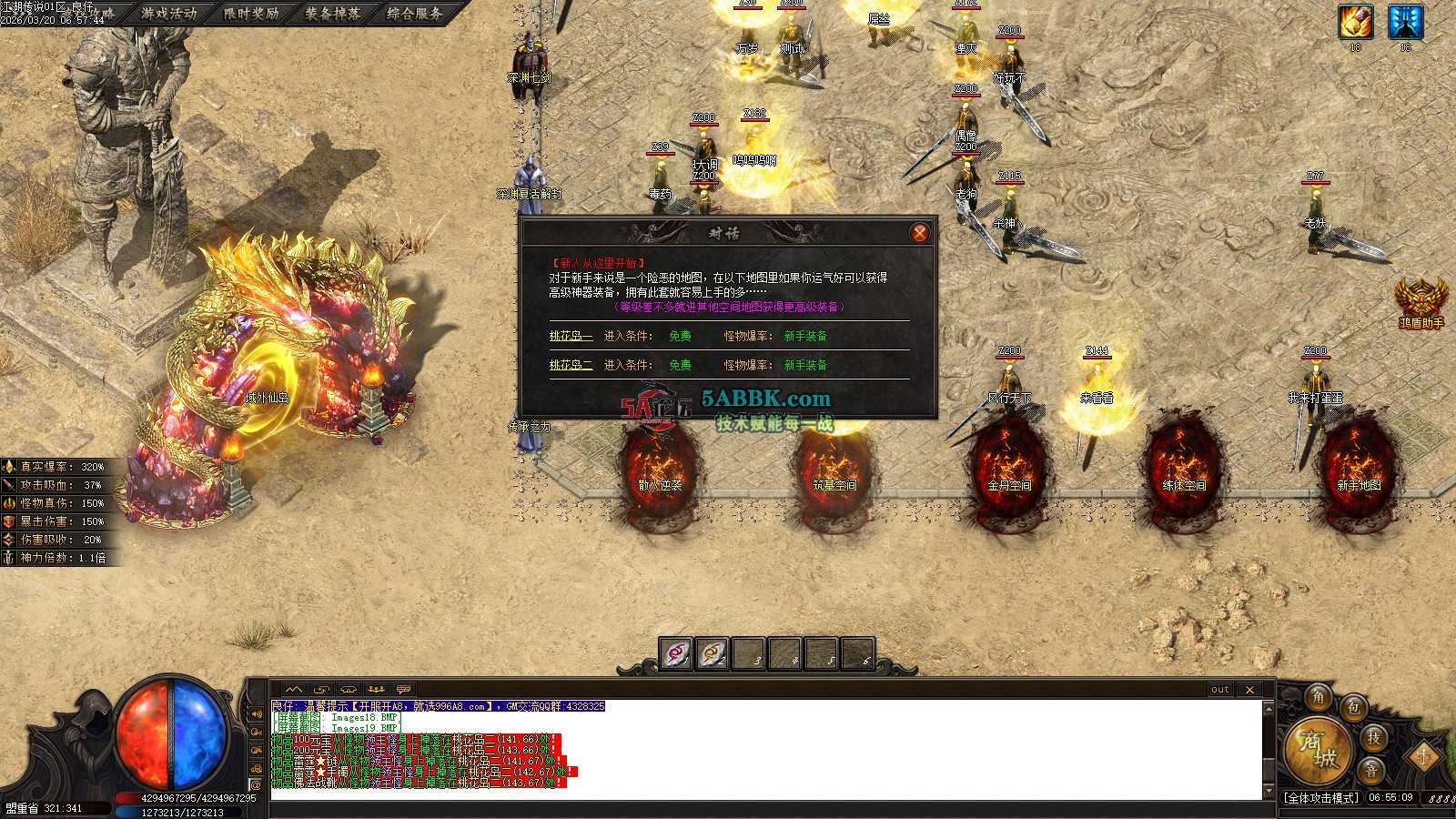This screenshot has height=819, width=1456.
Task: Select the first hotbar item slot
Action: point(676,653)
